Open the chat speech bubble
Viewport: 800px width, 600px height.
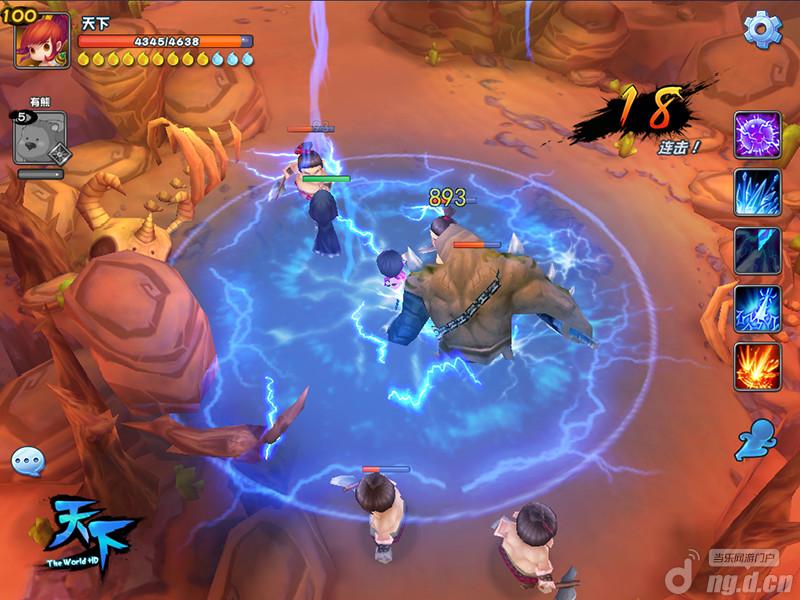coord(28,461)
